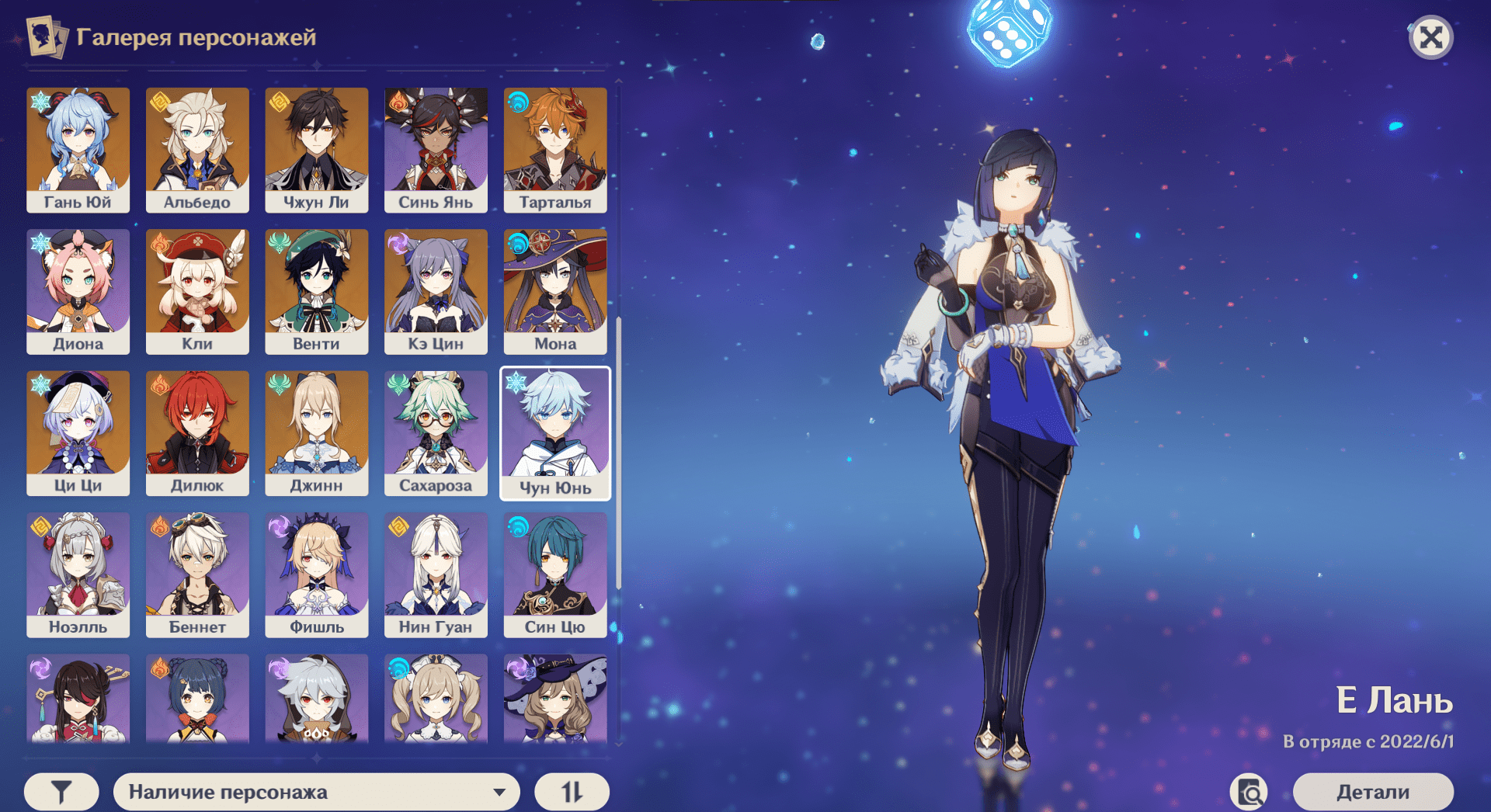Click the magnifier preview icon button
This screenshot has height=812, width=1491.
point(1249,792)
